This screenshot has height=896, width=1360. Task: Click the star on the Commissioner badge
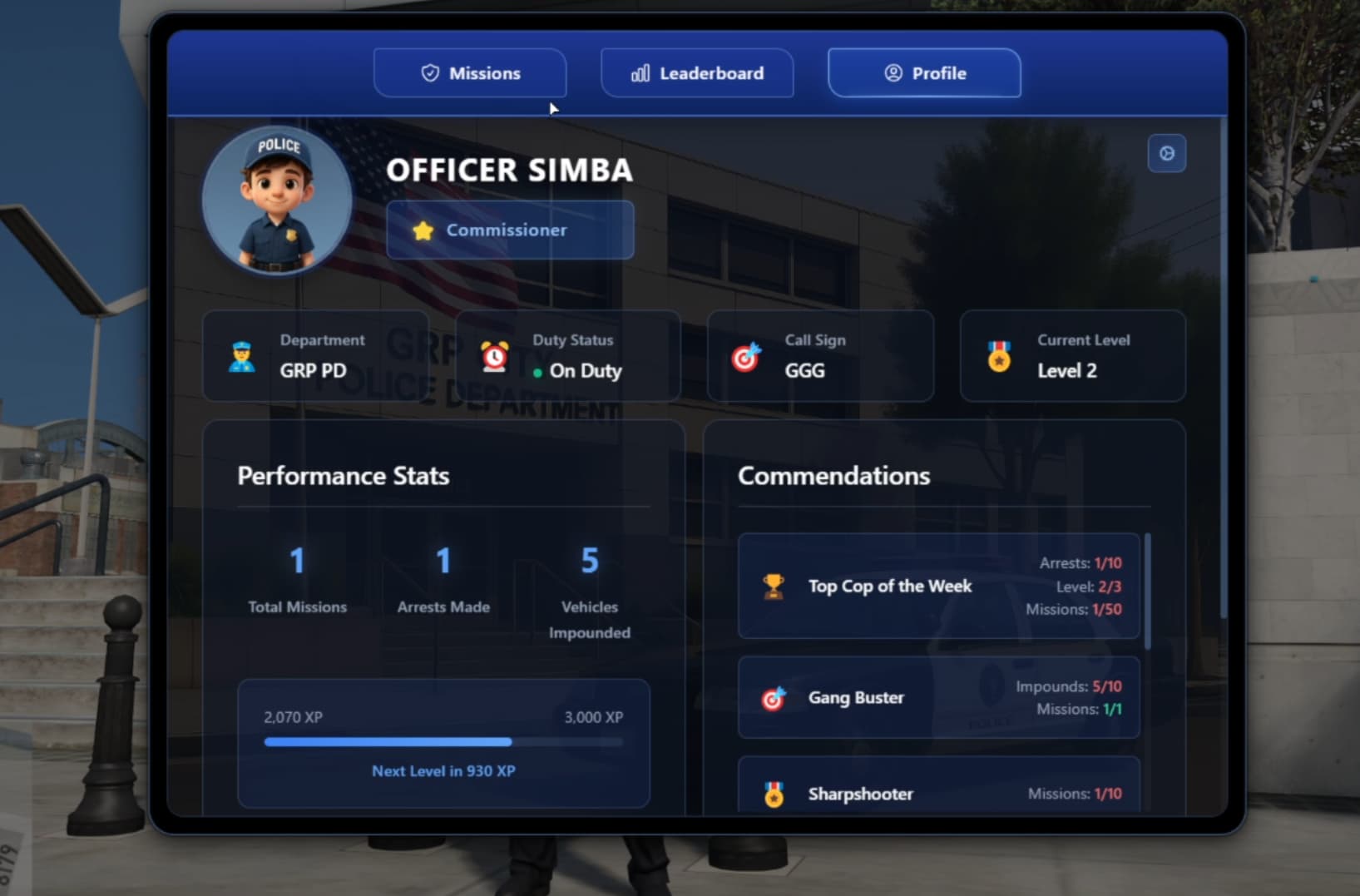tap(423, 230)
